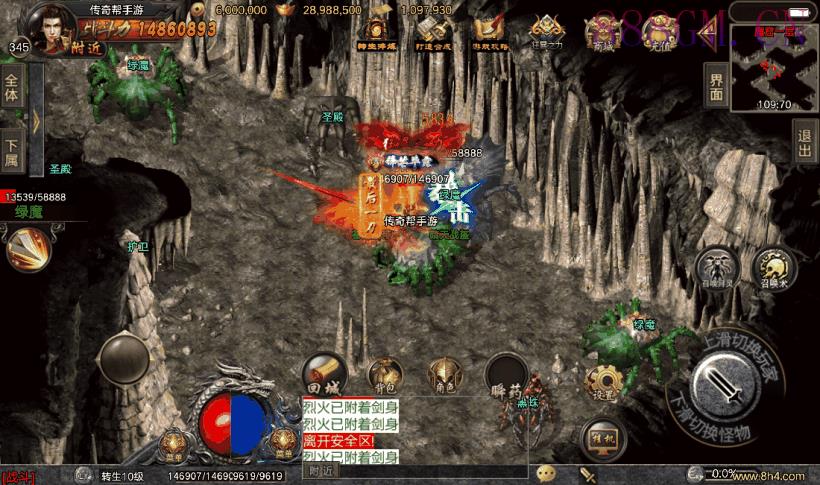Open the 狂暴之力 icon
Viewport: 820px width, 485px height.
coord(547,32)
